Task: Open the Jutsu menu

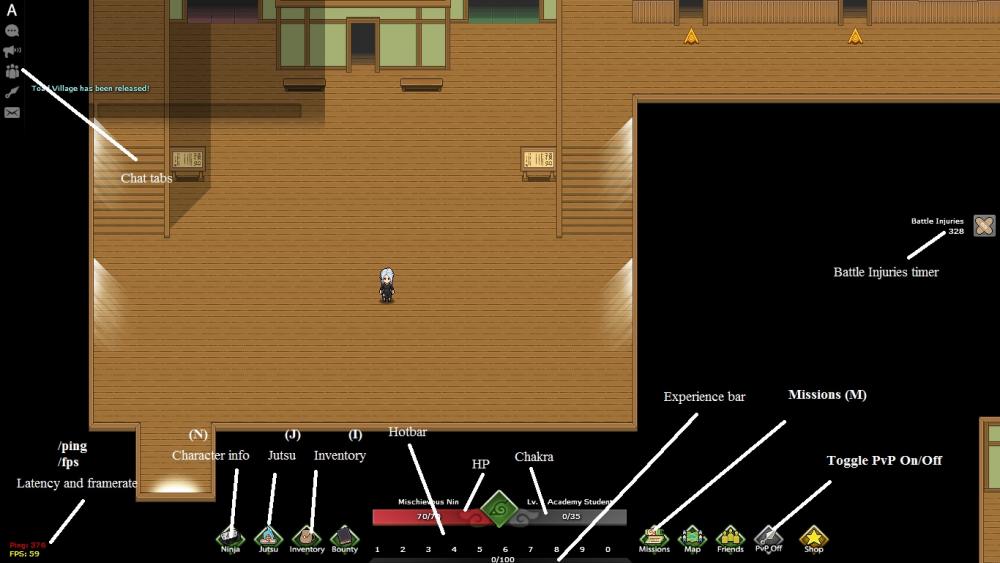Action: [x=268, y=538]
